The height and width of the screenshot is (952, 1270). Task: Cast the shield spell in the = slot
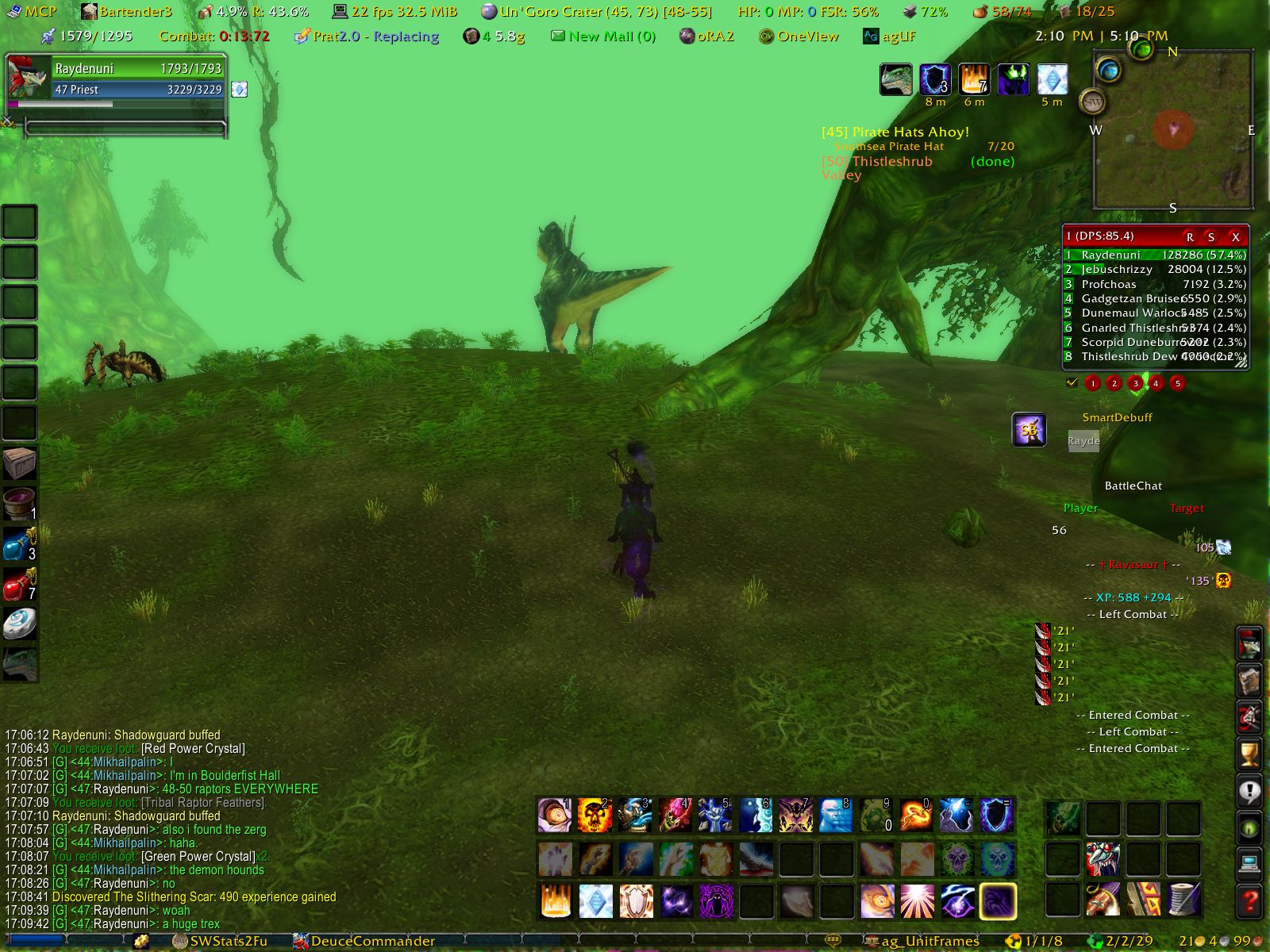click(x=997, y=816)
